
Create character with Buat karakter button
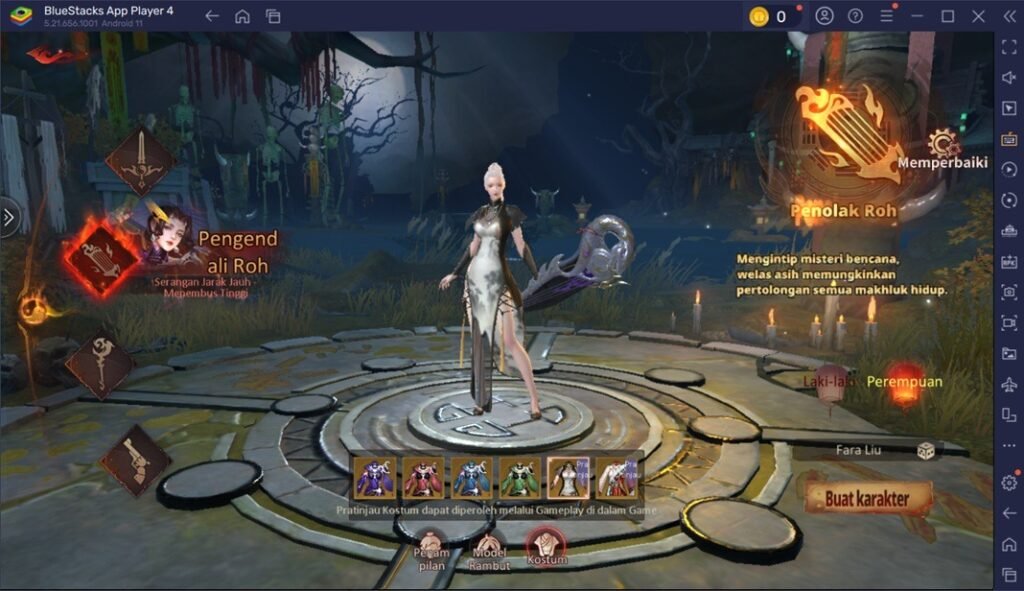pyautogui.click(x=866, y=497)
